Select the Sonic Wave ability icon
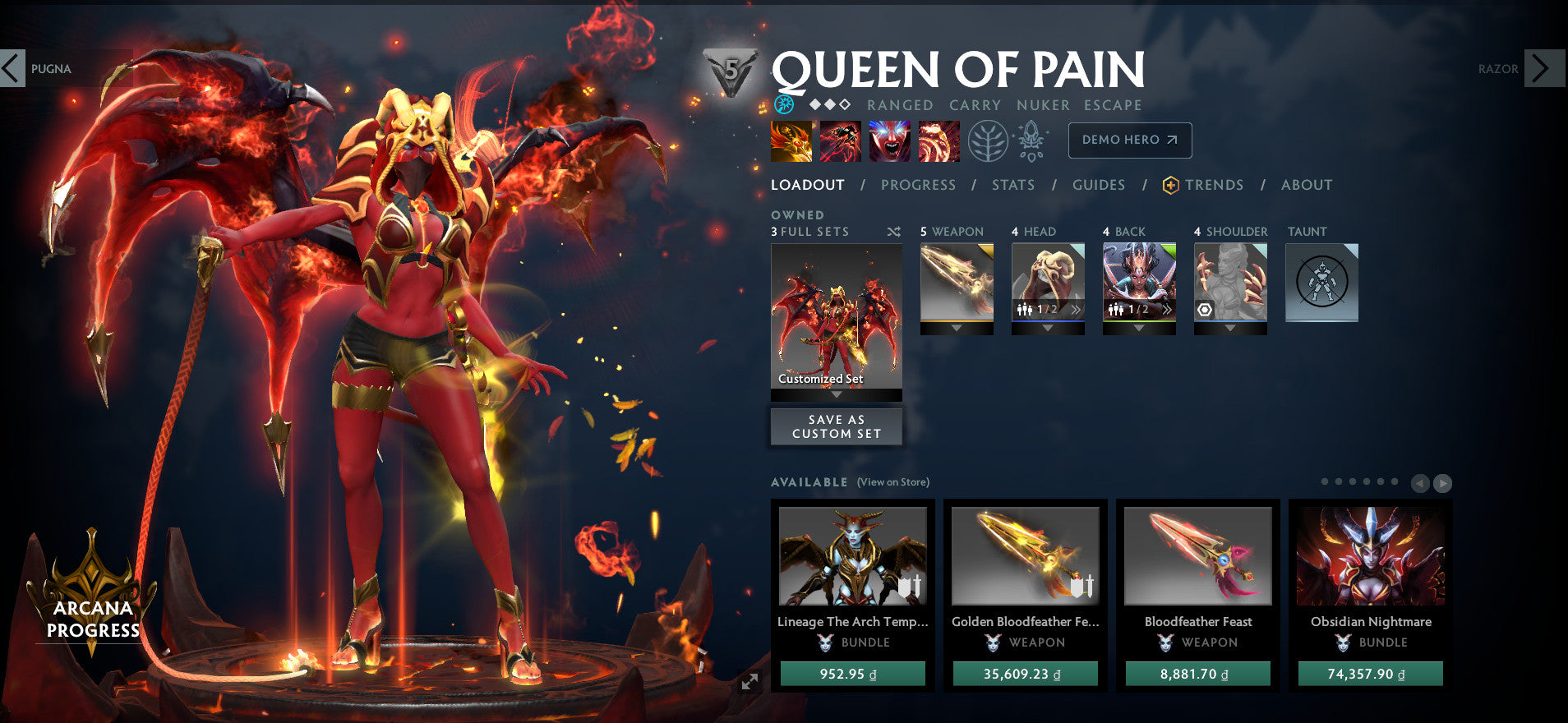 click(x=938, y=142)
